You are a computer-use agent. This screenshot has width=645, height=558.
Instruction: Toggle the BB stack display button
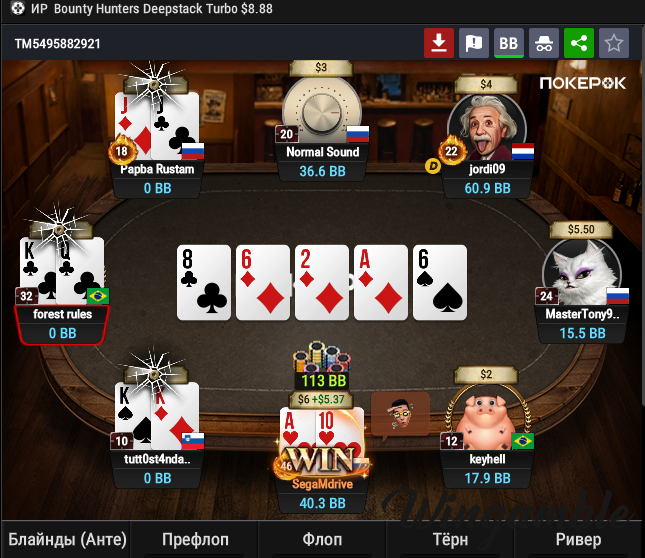[x=509, y=43]
